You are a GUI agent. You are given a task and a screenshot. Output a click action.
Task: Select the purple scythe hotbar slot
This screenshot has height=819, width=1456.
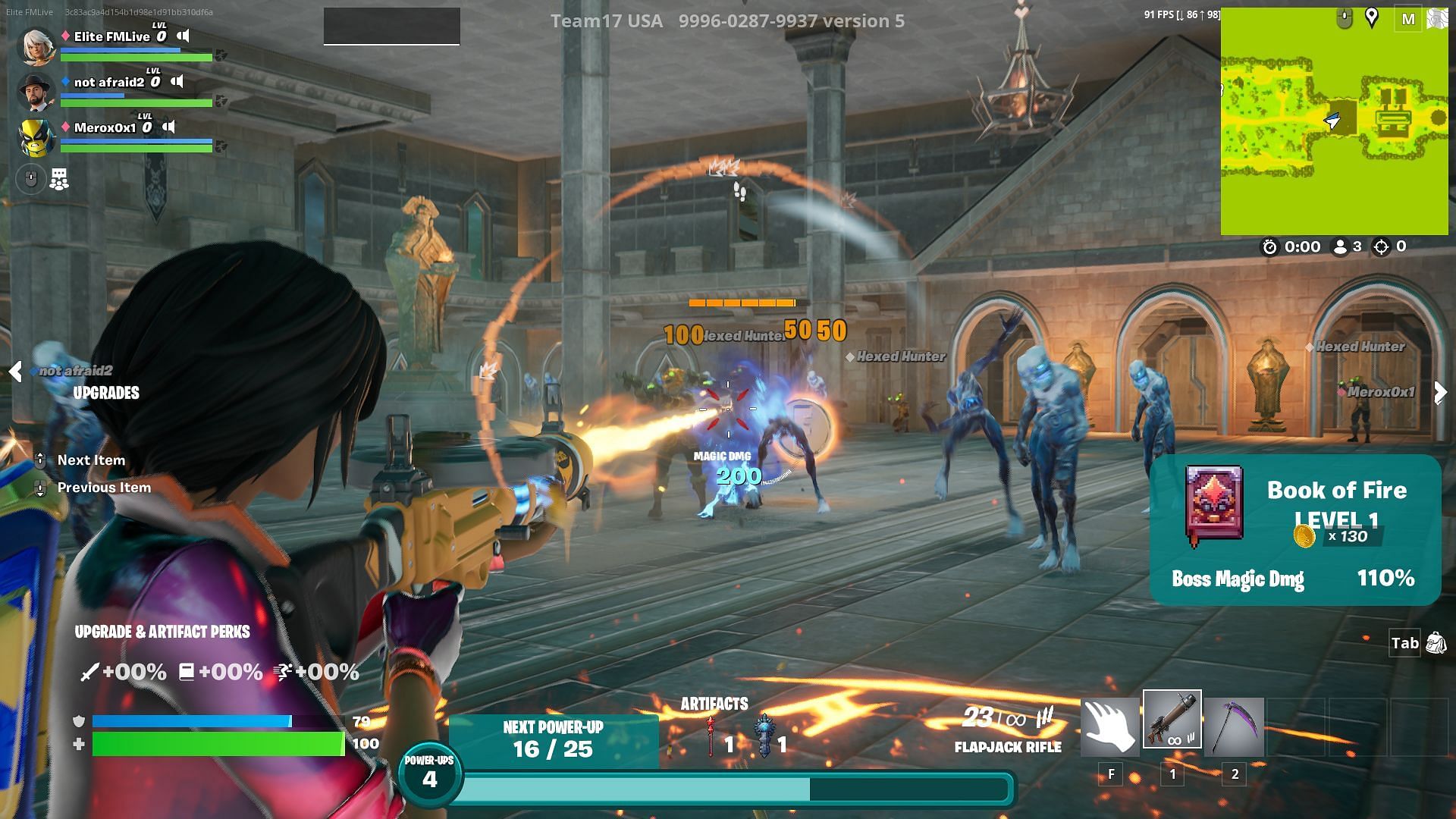[1234, 726]
